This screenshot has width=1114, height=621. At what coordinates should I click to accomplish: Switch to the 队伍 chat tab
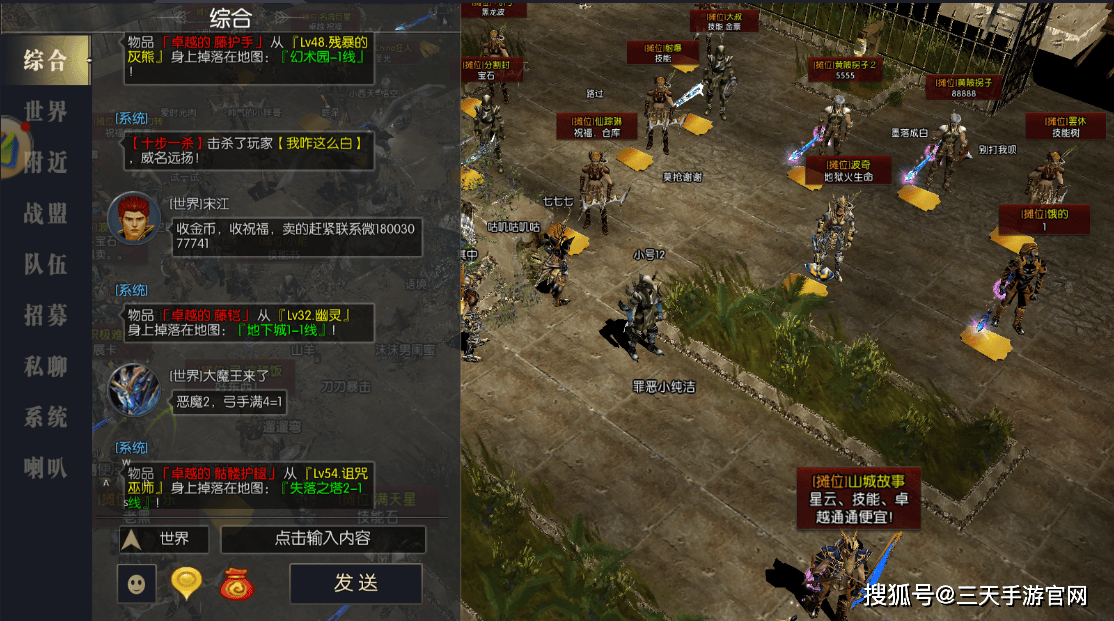[46, 264]
